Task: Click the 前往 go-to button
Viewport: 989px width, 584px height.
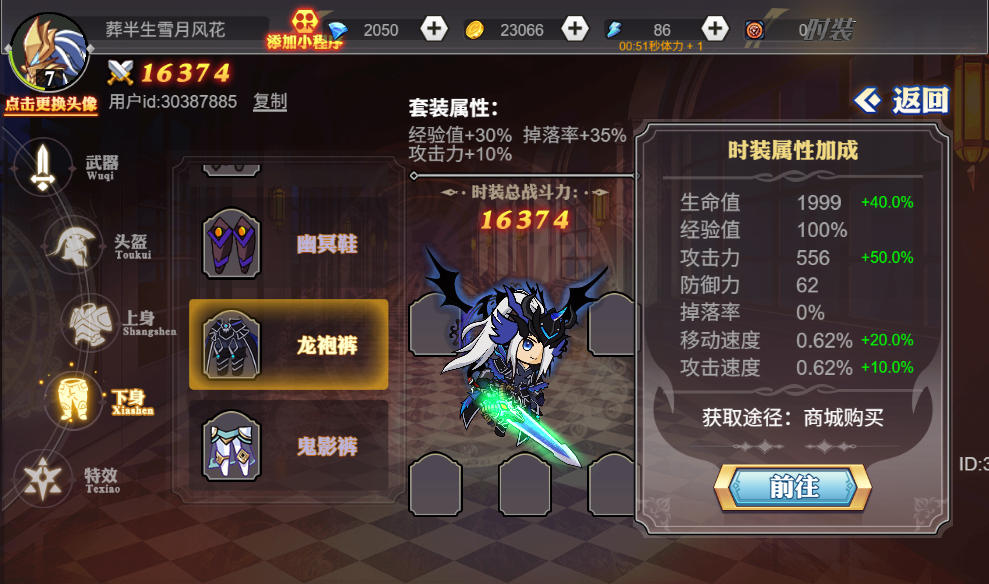Action: (793, 487)
